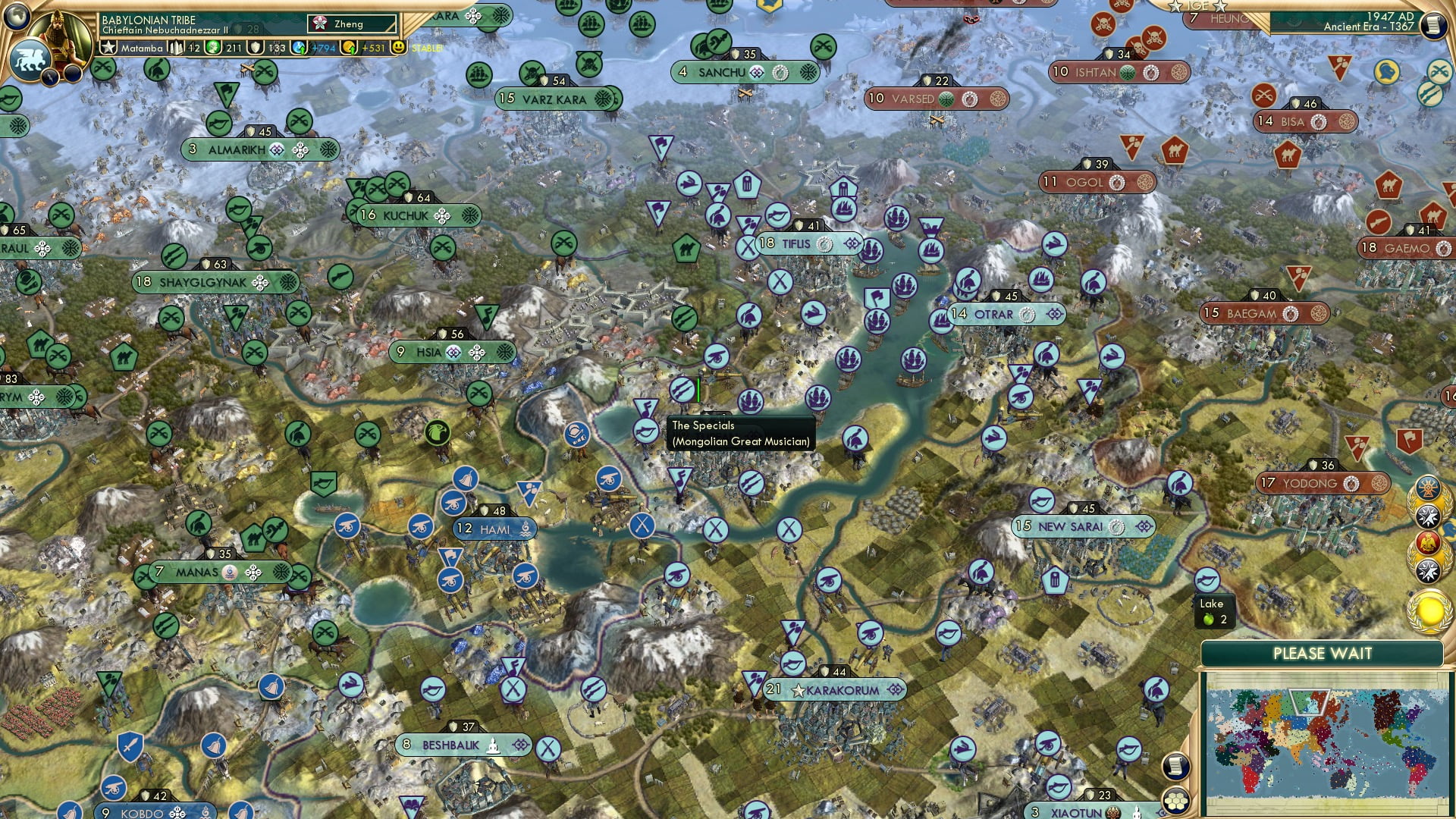Open the gold income icon
The height and width of the screenshot is (819, 1456).
349,48
